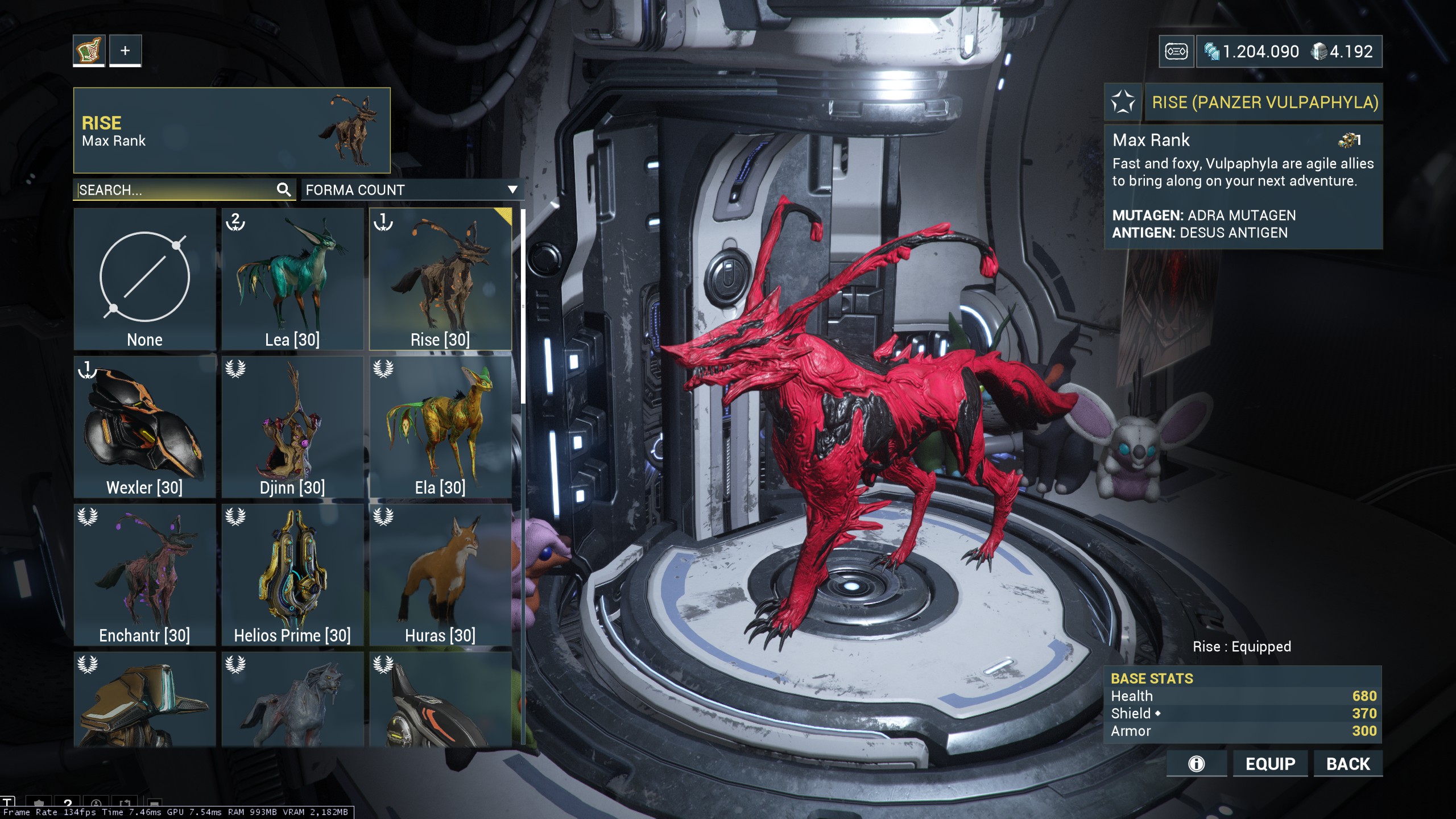The height and width of the screenshot is (819, 1456).
Task: Pick the Helios Prime [30] tile
Action: click(292, 574)
